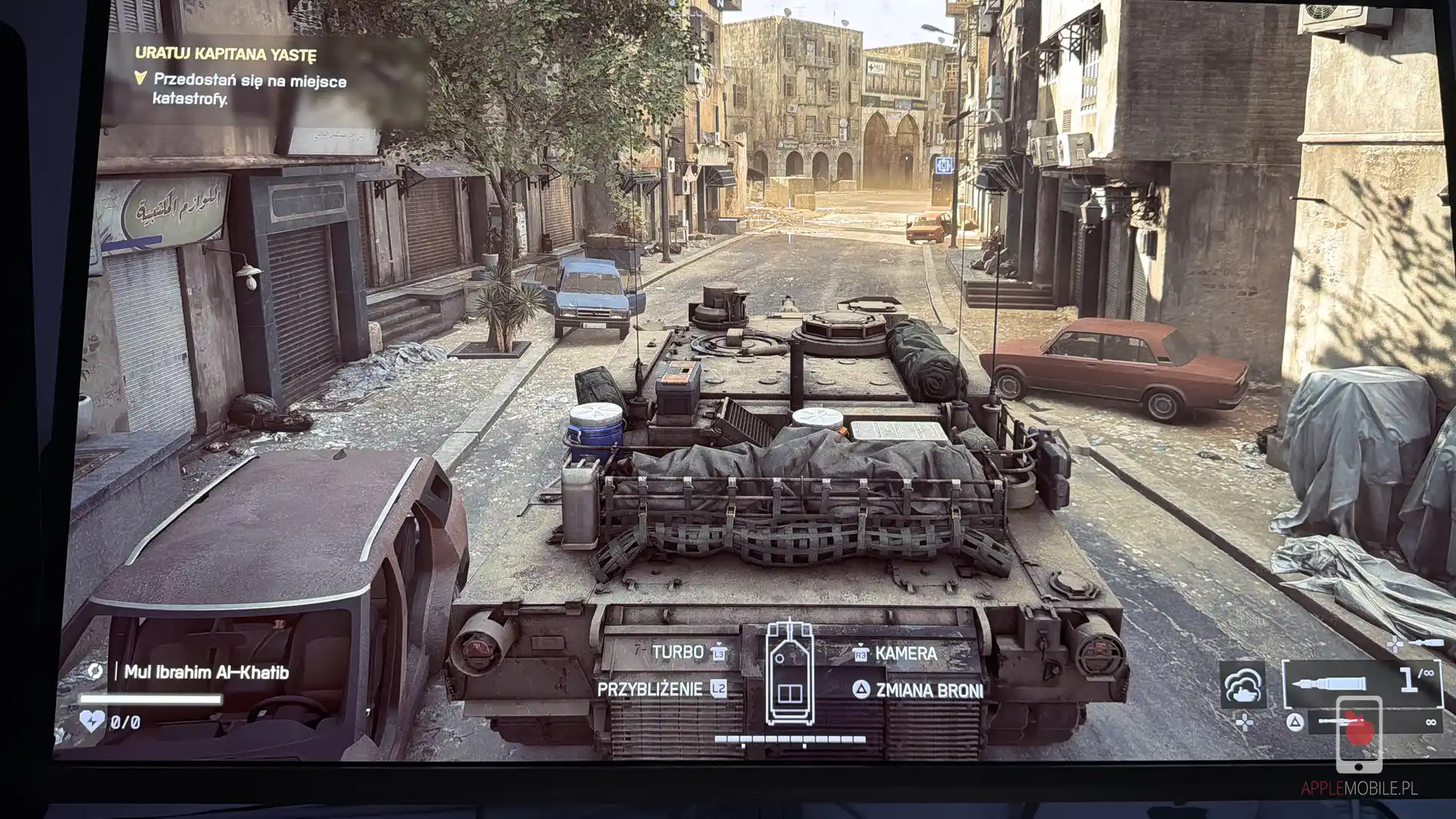Activate the tank smoke screen icon
The image size is (1456, 819).
point(1242,684)
